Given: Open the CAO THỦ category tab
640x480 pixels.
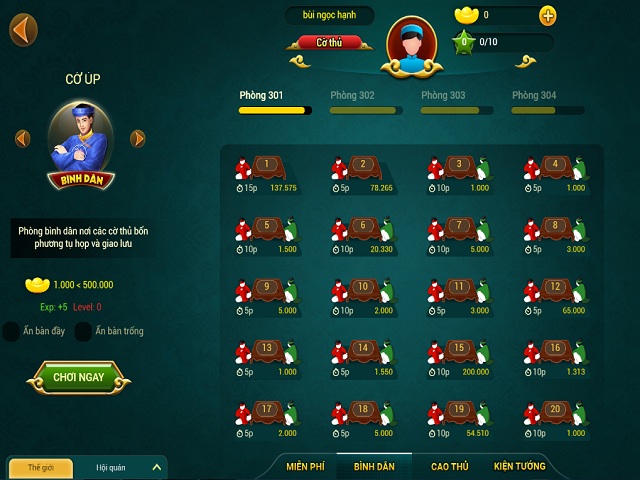Looking at the screenshot, I should pos(449,467).
